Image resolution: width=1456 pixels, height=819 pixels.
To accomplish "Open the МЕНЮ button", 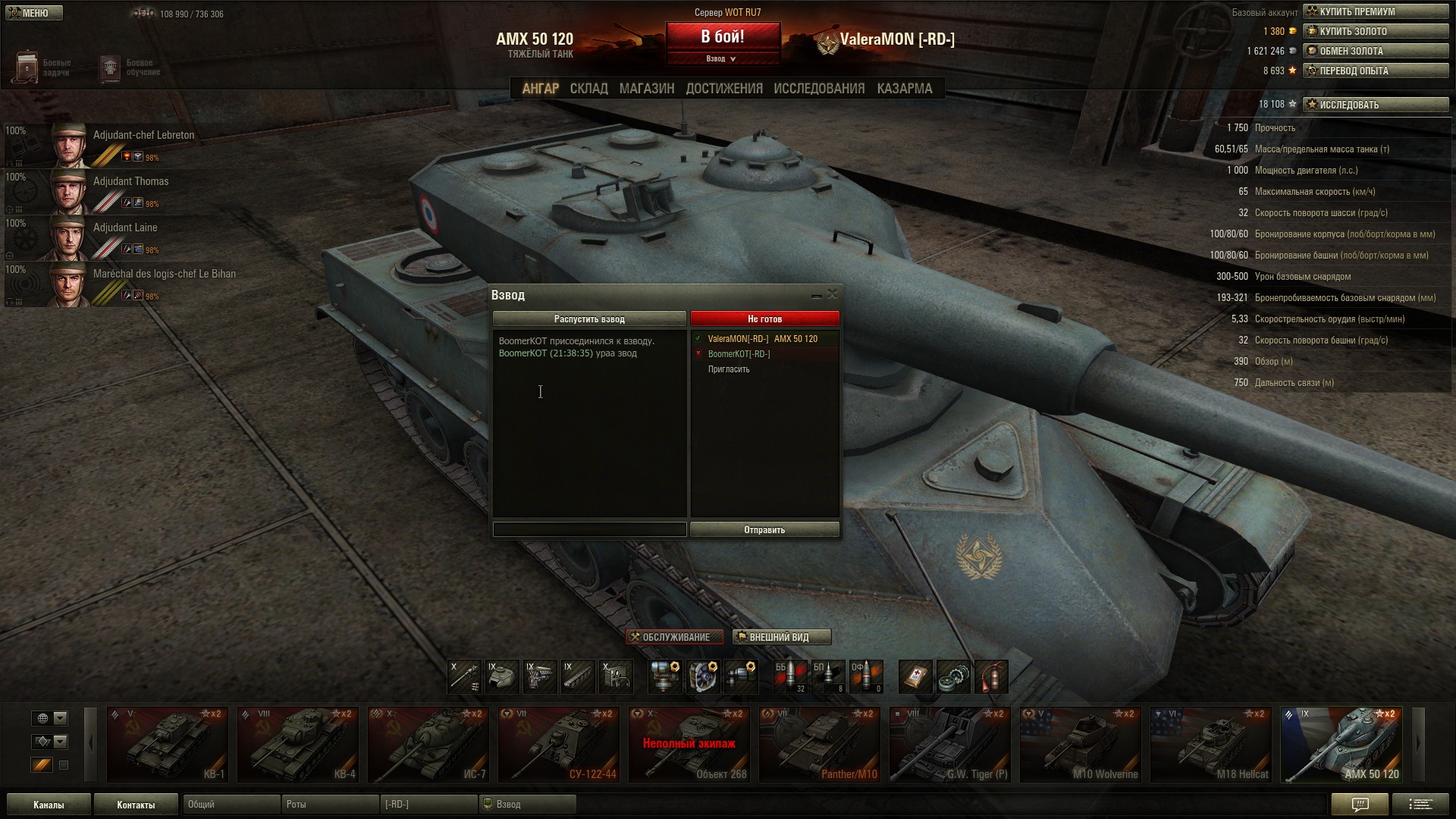I will tap(33, 13).
